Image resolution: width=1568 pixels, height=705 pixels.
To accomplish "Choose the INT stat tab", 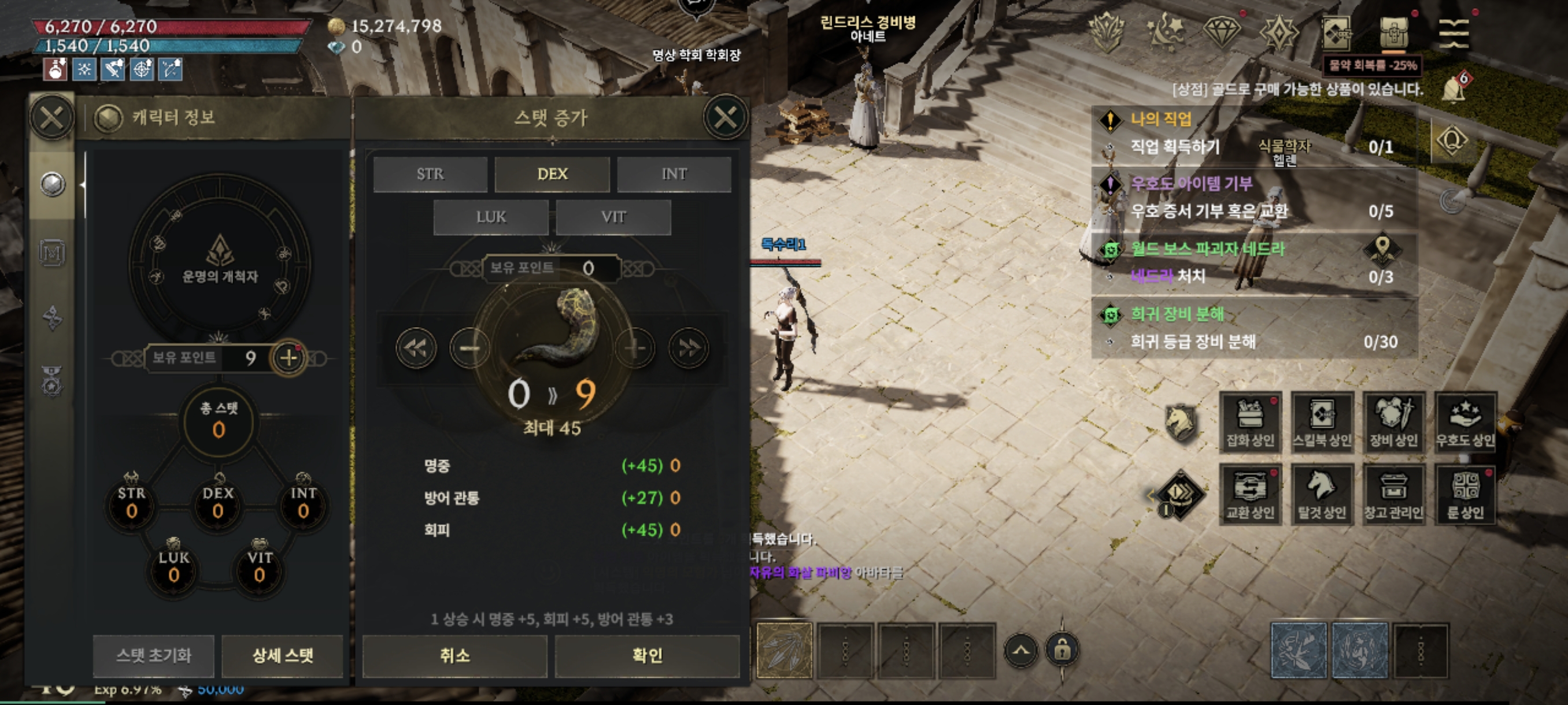I will [x=674, y=175].
